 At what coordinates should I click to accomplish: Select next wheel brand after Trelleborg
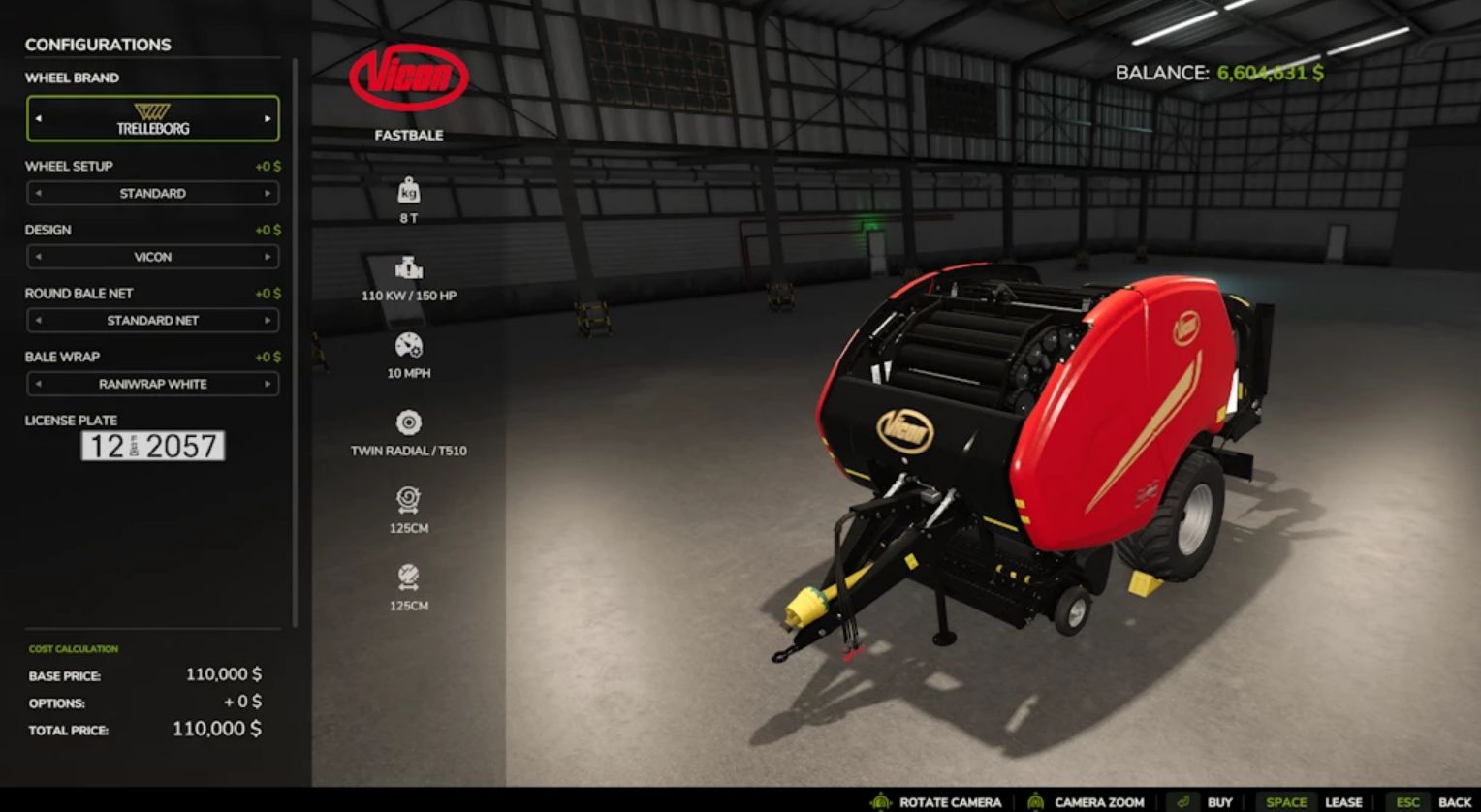coord(268,119)
